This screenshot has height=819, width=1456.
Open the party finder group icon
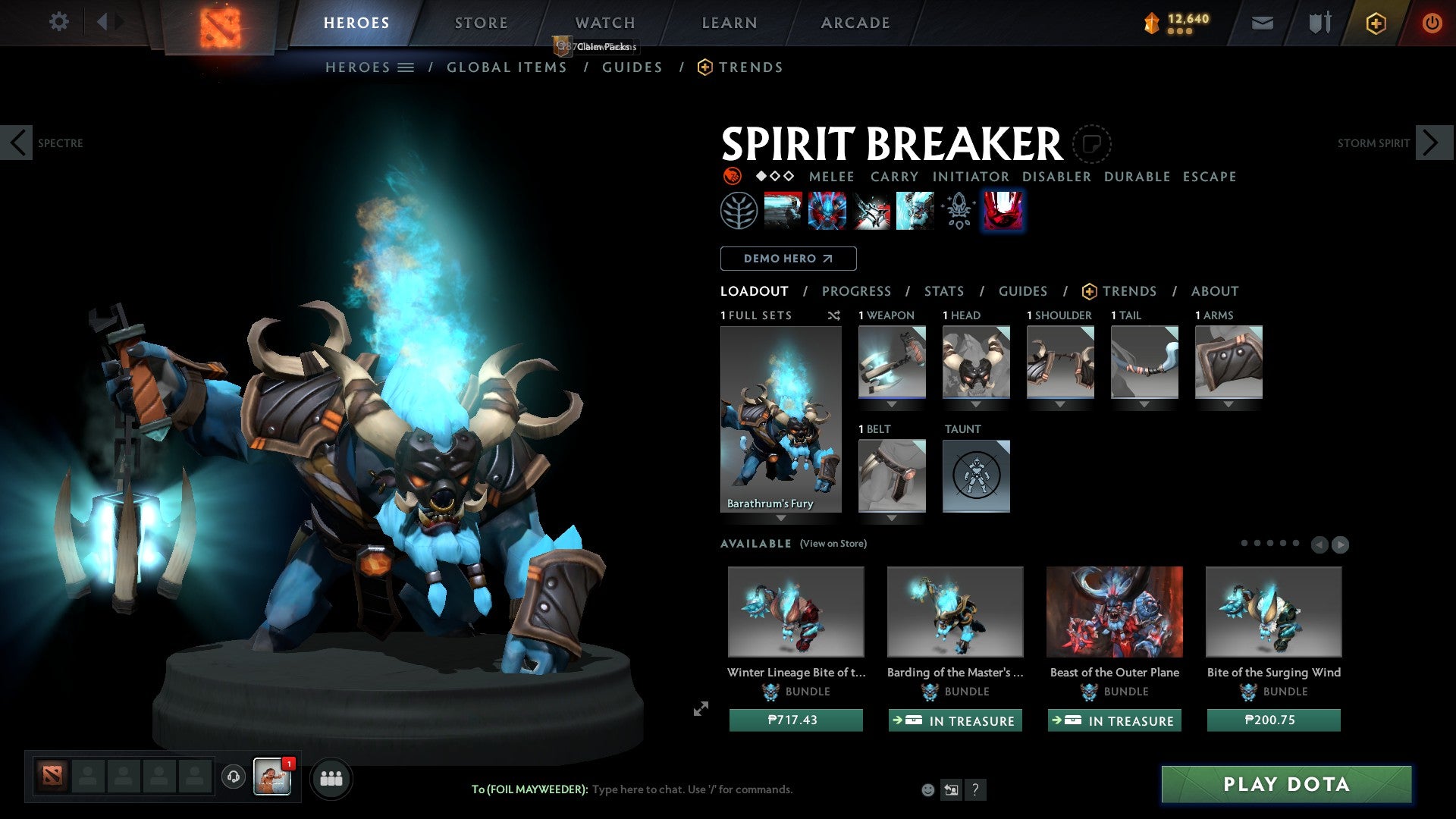click(x=331, y=778)
